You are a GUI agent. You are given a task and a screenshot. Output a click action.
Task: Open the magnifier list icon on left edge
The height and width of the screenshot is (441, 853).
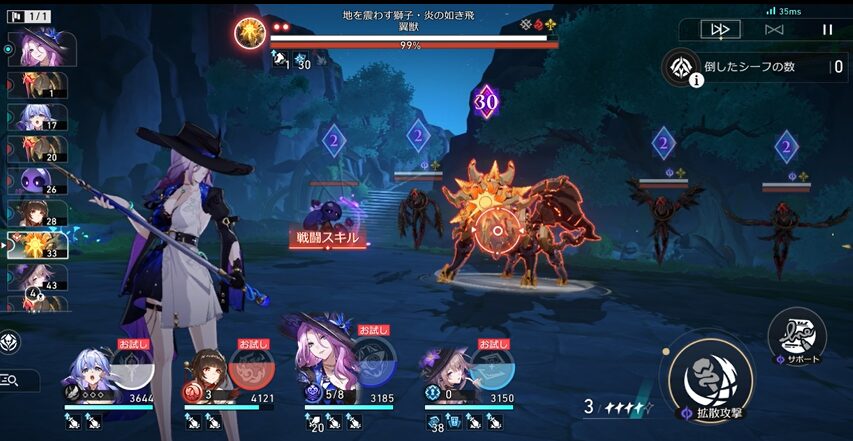pyautogui.click(x=12, y=380)
